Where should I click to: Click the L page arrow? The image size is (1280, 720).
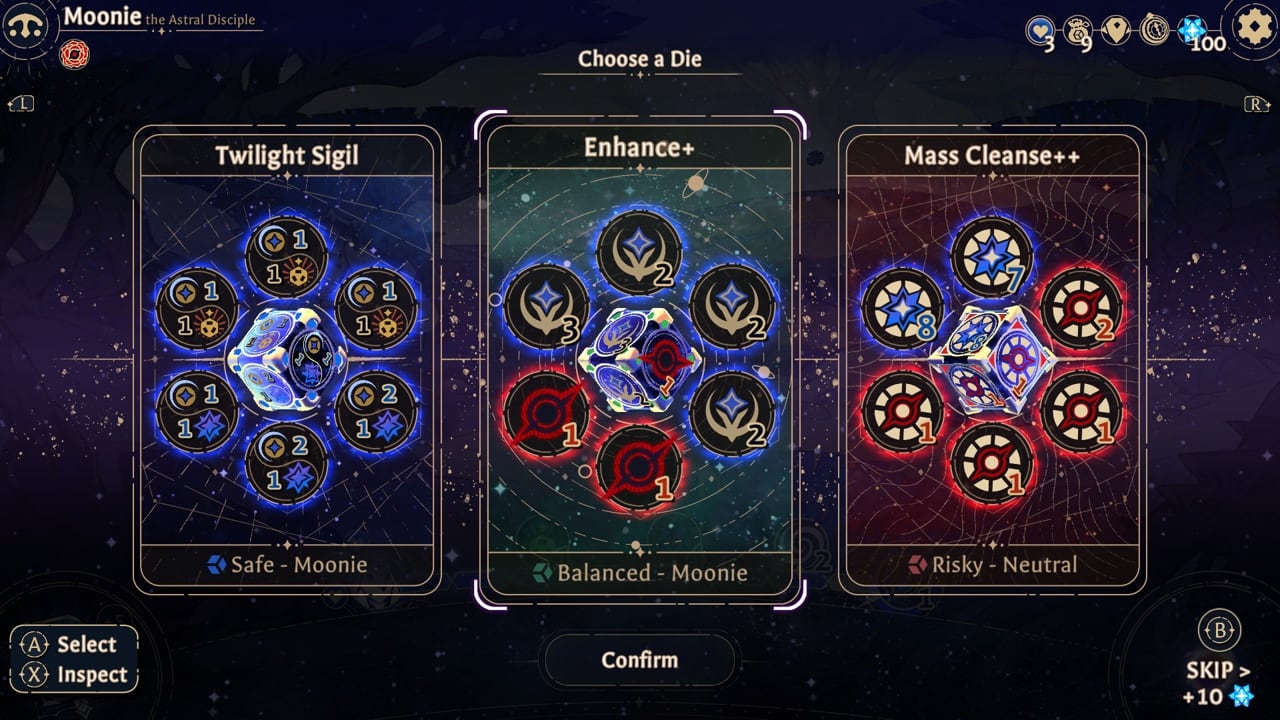[22, 102]
